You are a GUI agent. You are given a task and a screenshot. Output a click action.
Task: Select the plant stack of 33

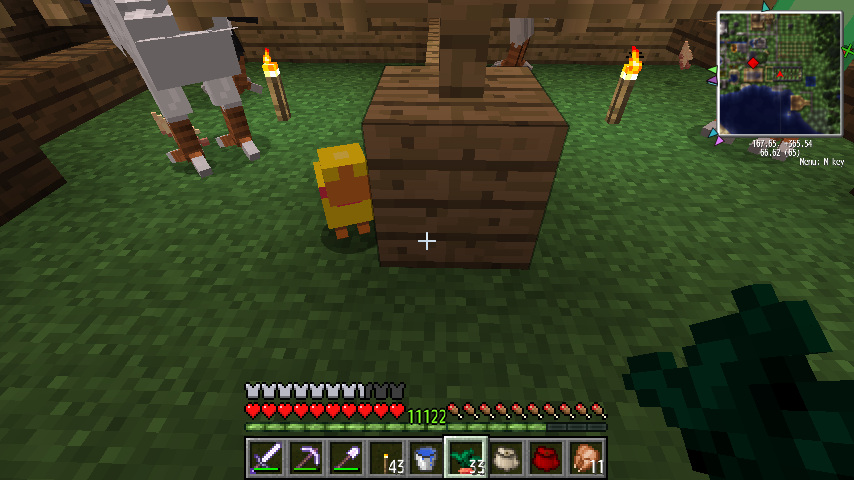(466, 458)
